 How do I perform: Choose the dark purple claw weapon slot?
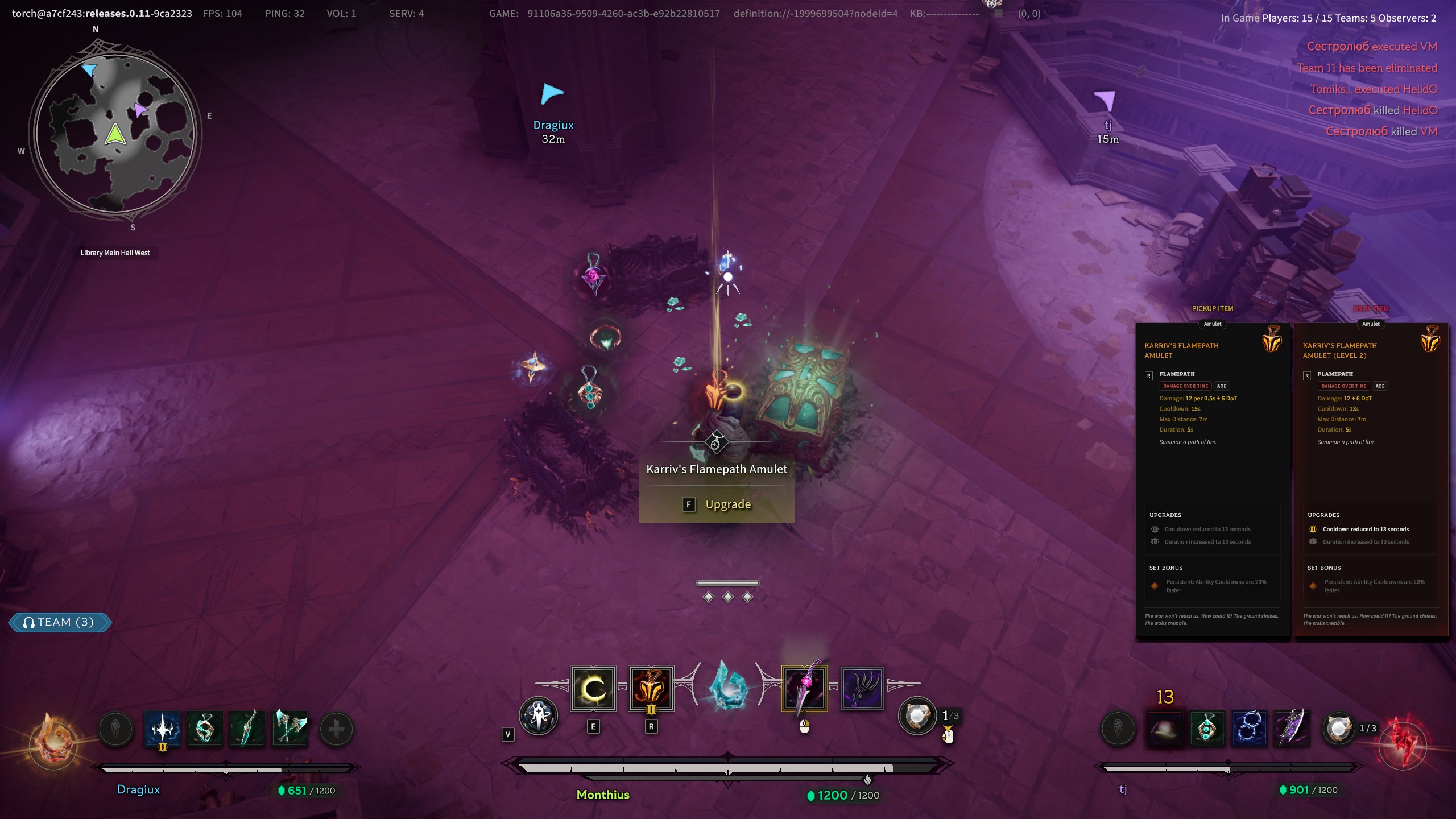pyautogui.click(x=862, y=689)
